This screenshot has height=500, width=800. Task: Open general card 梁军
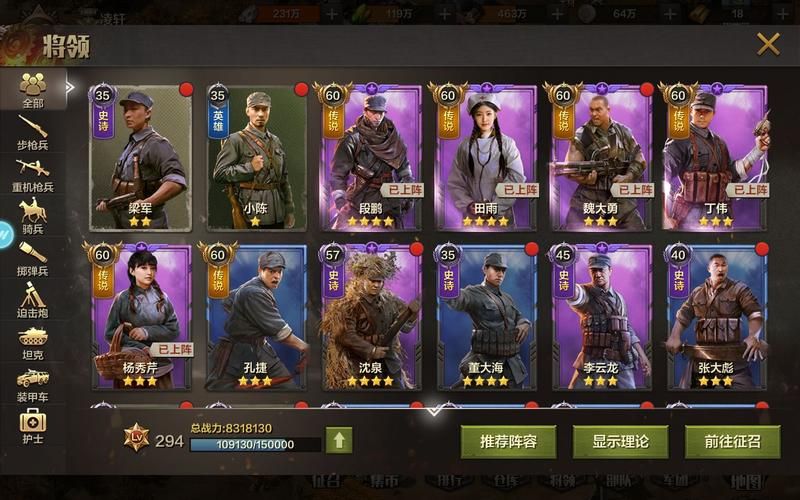point(140,158)
